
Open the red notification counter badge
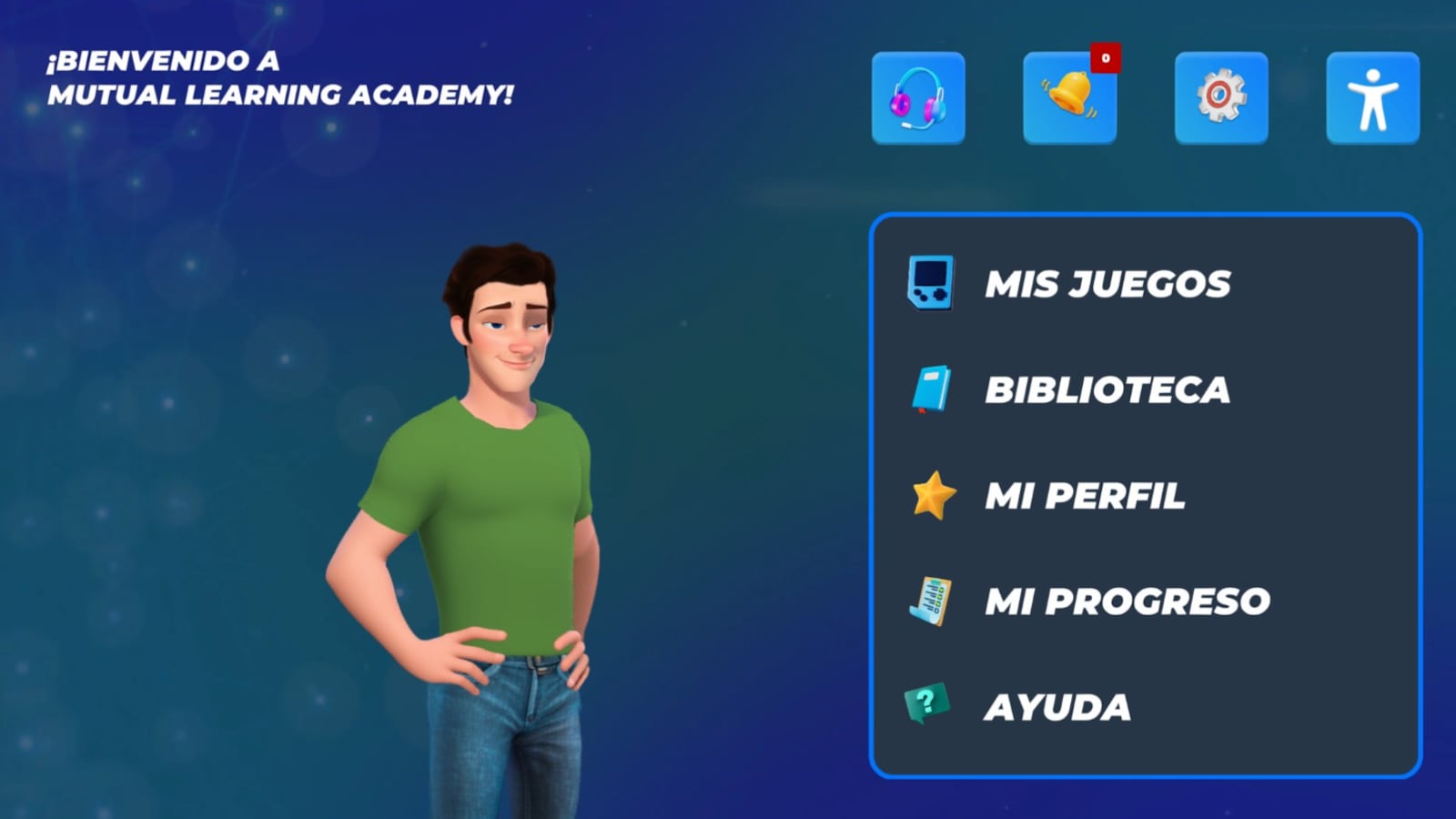[x=1104, y=58]
